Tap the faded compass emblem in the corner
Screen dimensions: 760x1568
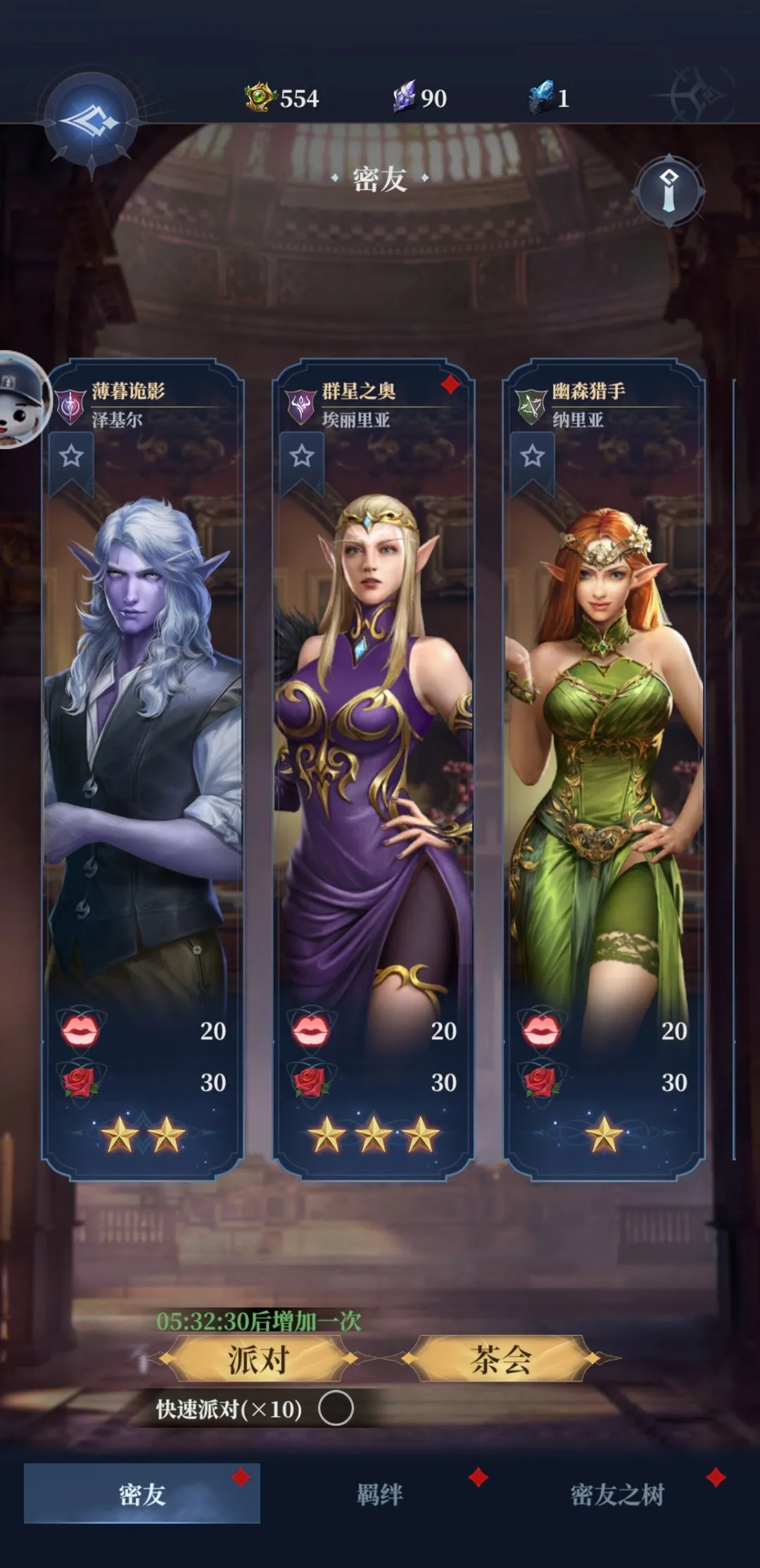coord(700,94)
